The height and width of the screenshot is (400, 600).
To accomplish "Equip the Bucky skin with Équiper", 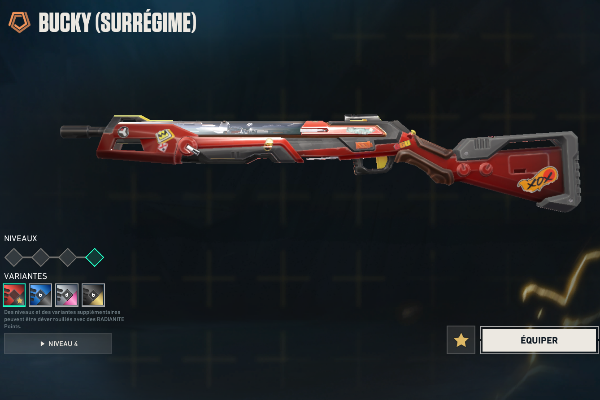I will coord(539,340).
